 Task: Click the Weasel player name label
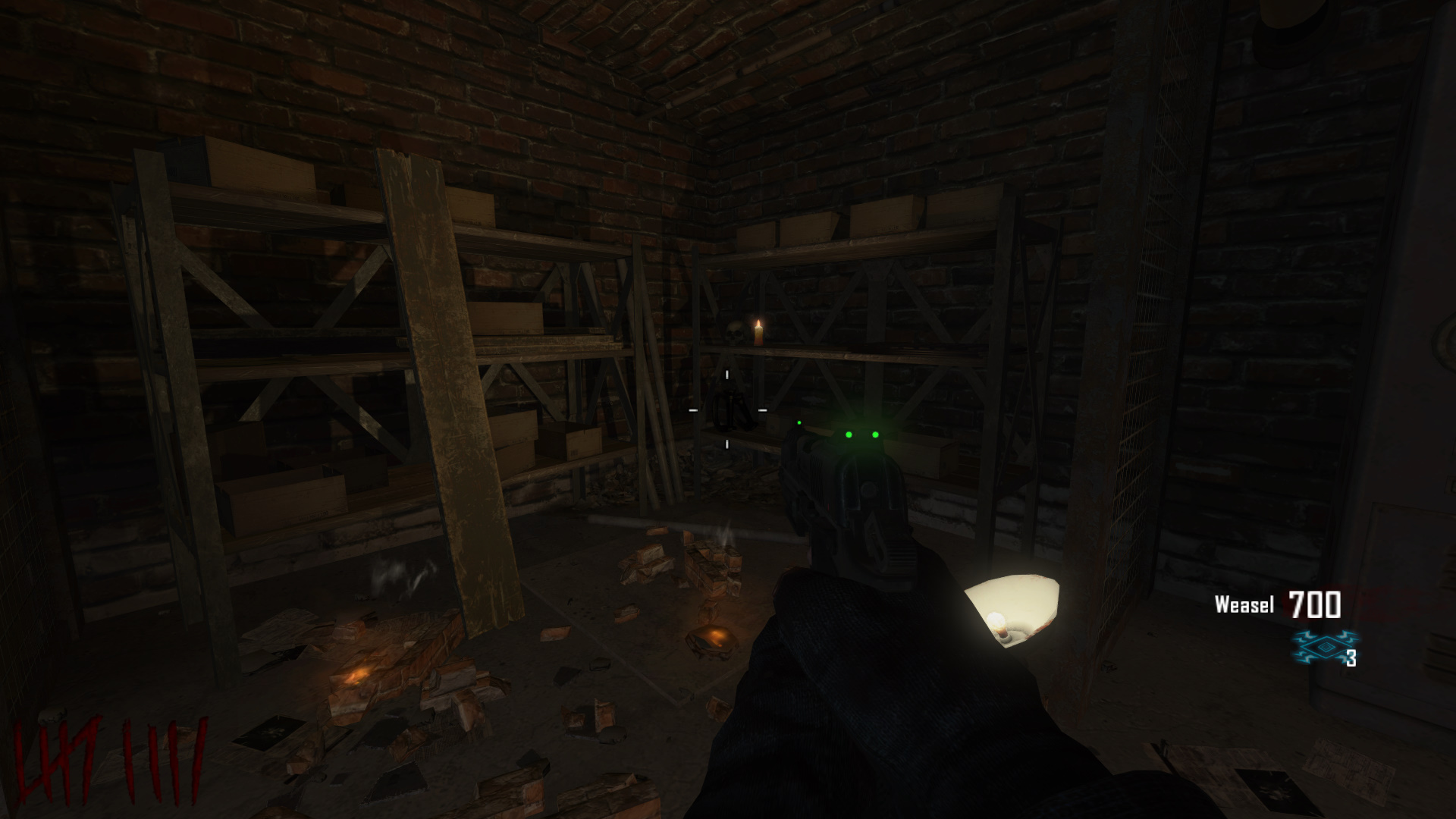pos(1244,604)
